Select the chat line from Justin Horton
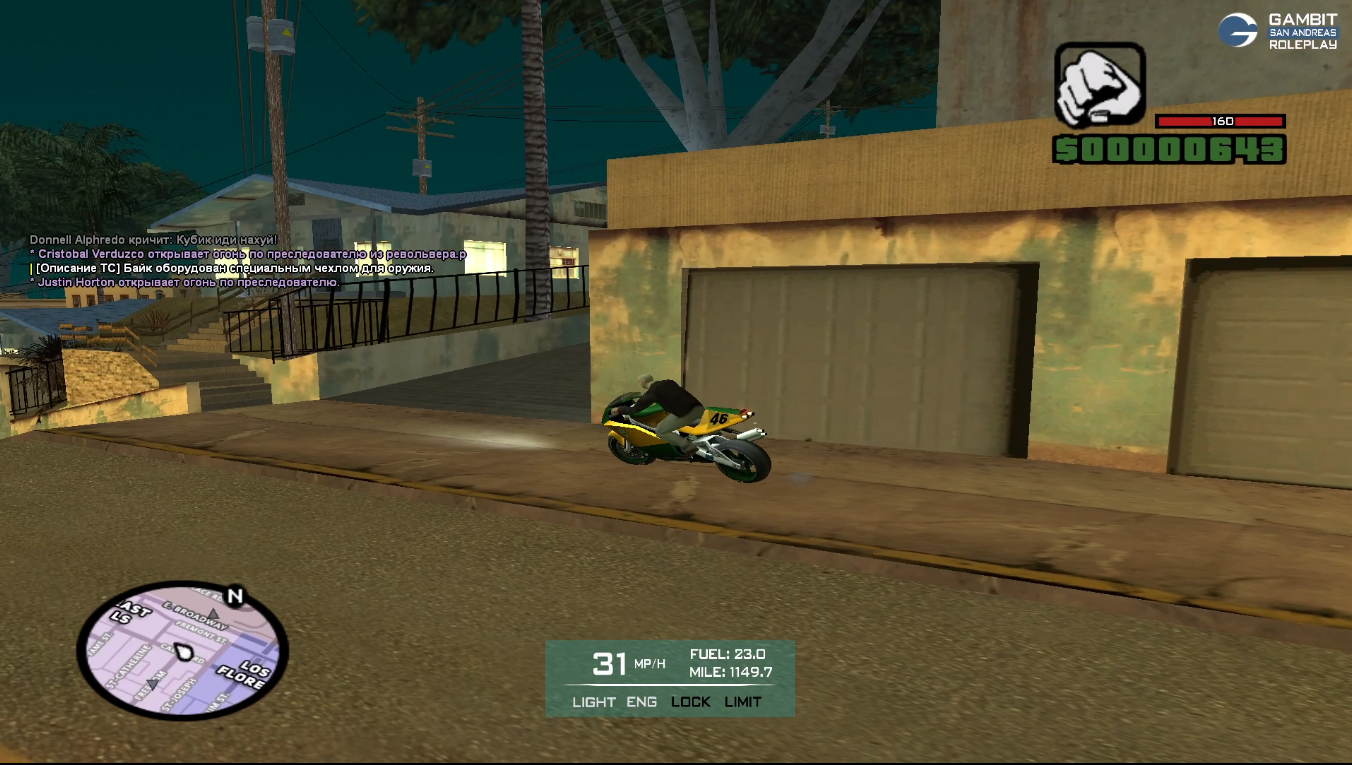This screenshot has width=1352, height=765. (188, 283)
